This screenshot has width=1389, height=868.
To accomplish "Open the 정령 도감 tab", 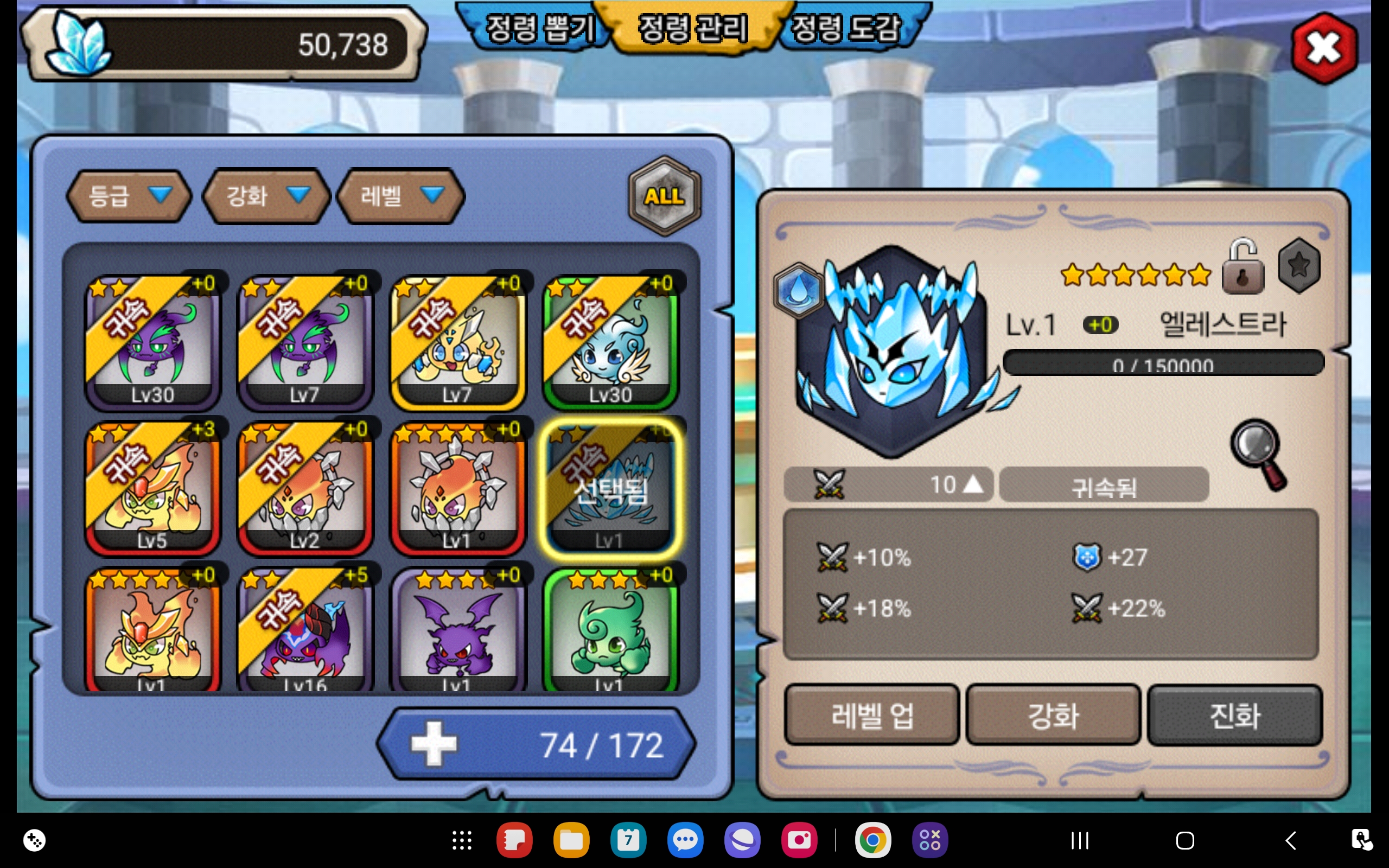I will tap(845, 29).
